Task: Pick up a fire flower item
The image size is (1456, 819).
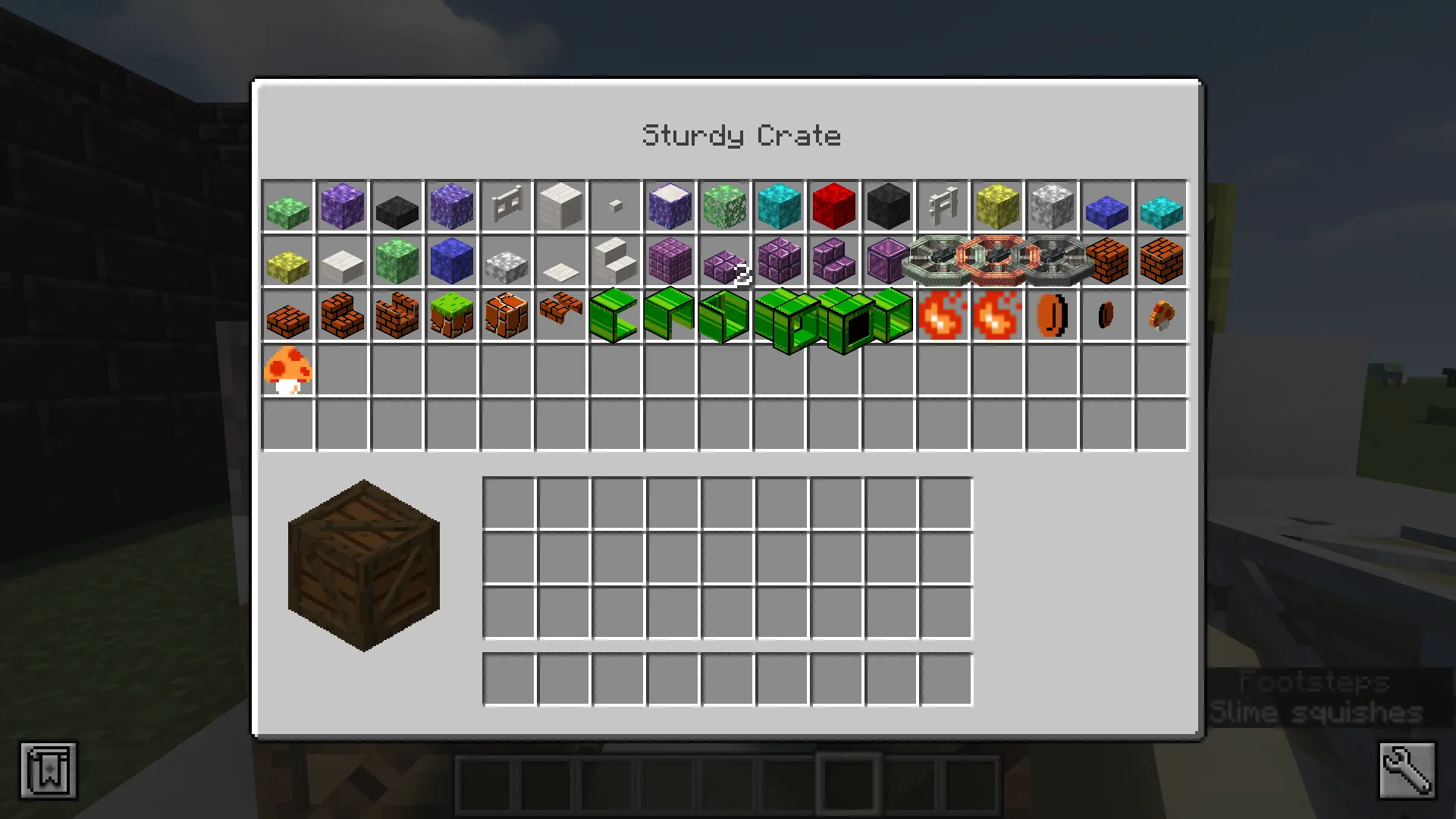Action: pos(943,317)
